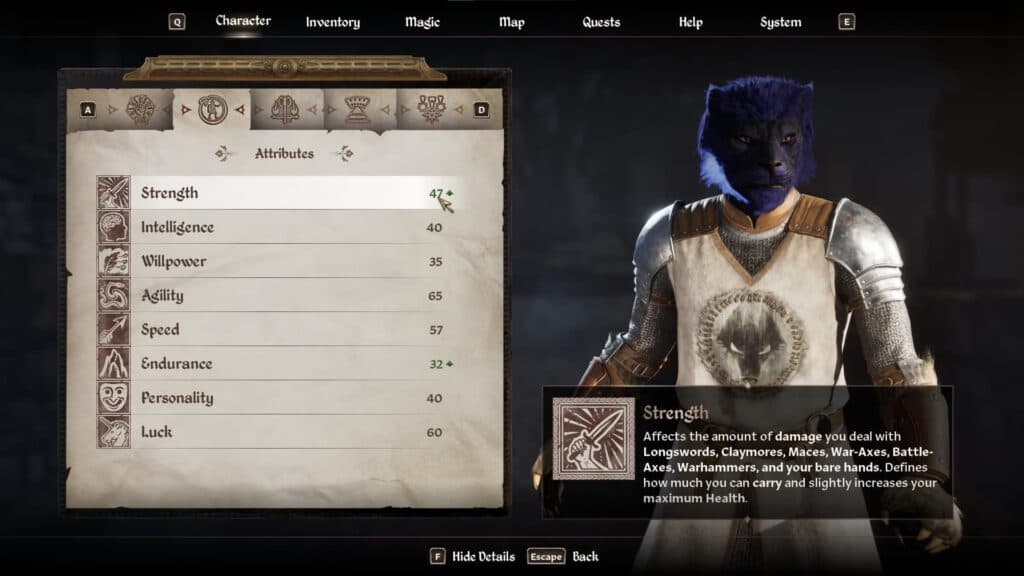Select the Endurance attribute row

[x=270, y=363]
